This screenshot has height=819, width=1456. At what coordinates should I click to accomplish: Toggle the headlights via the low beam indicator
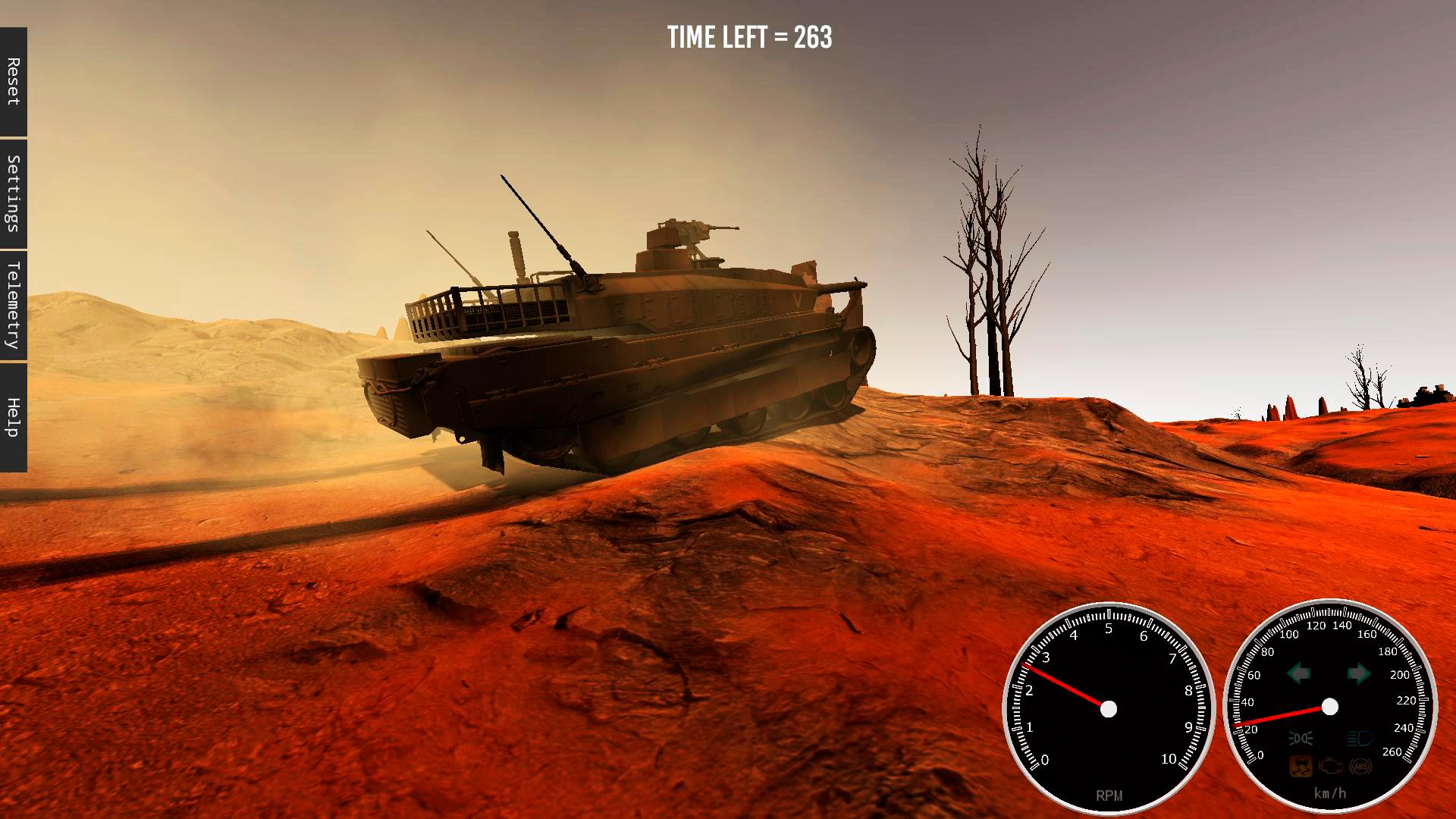pyautogui.click(x=1301, y=739)
